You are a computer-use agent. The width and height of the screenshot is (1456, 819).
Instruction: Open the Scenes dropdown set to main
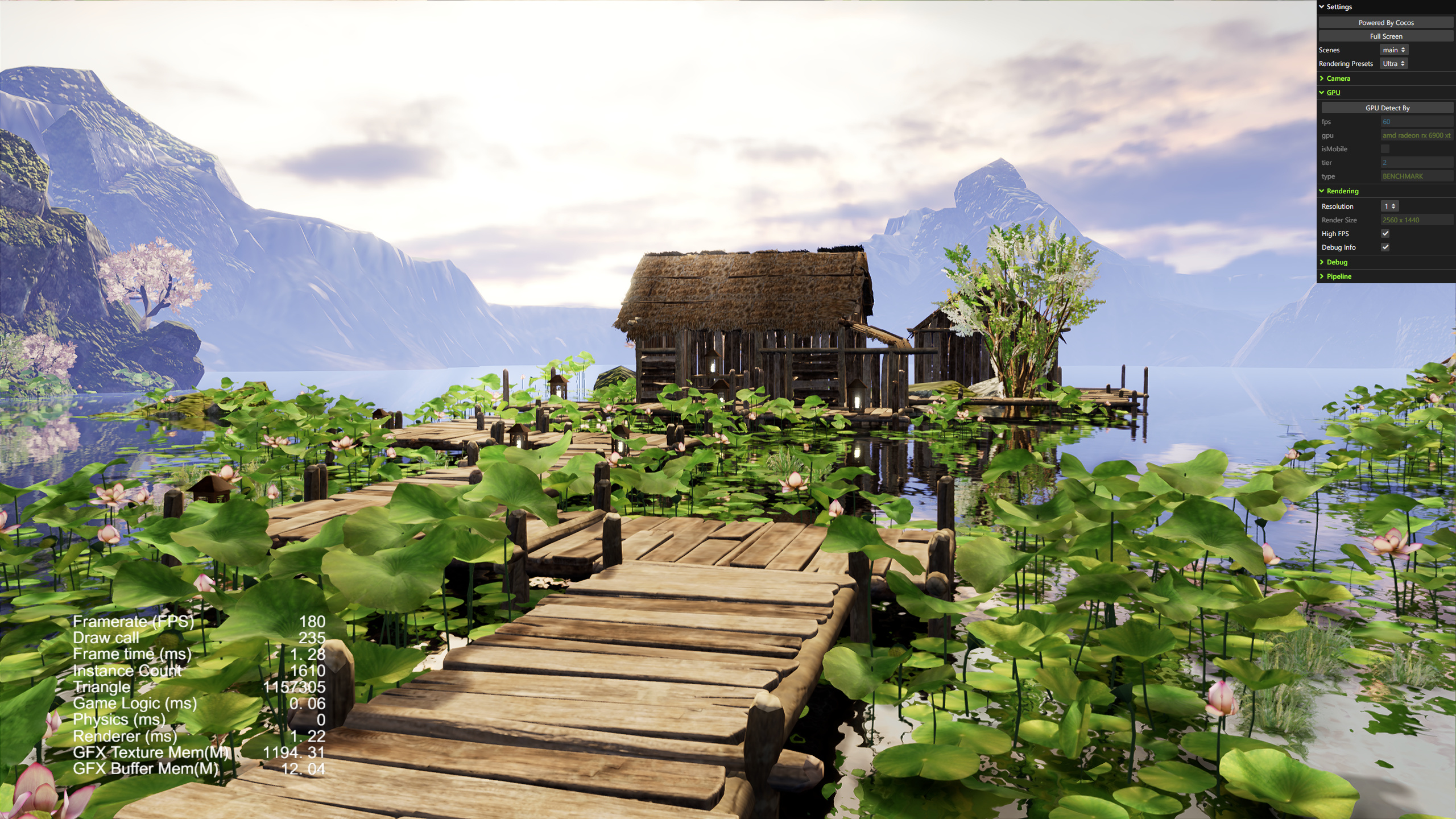click(x=1393, y=50)
